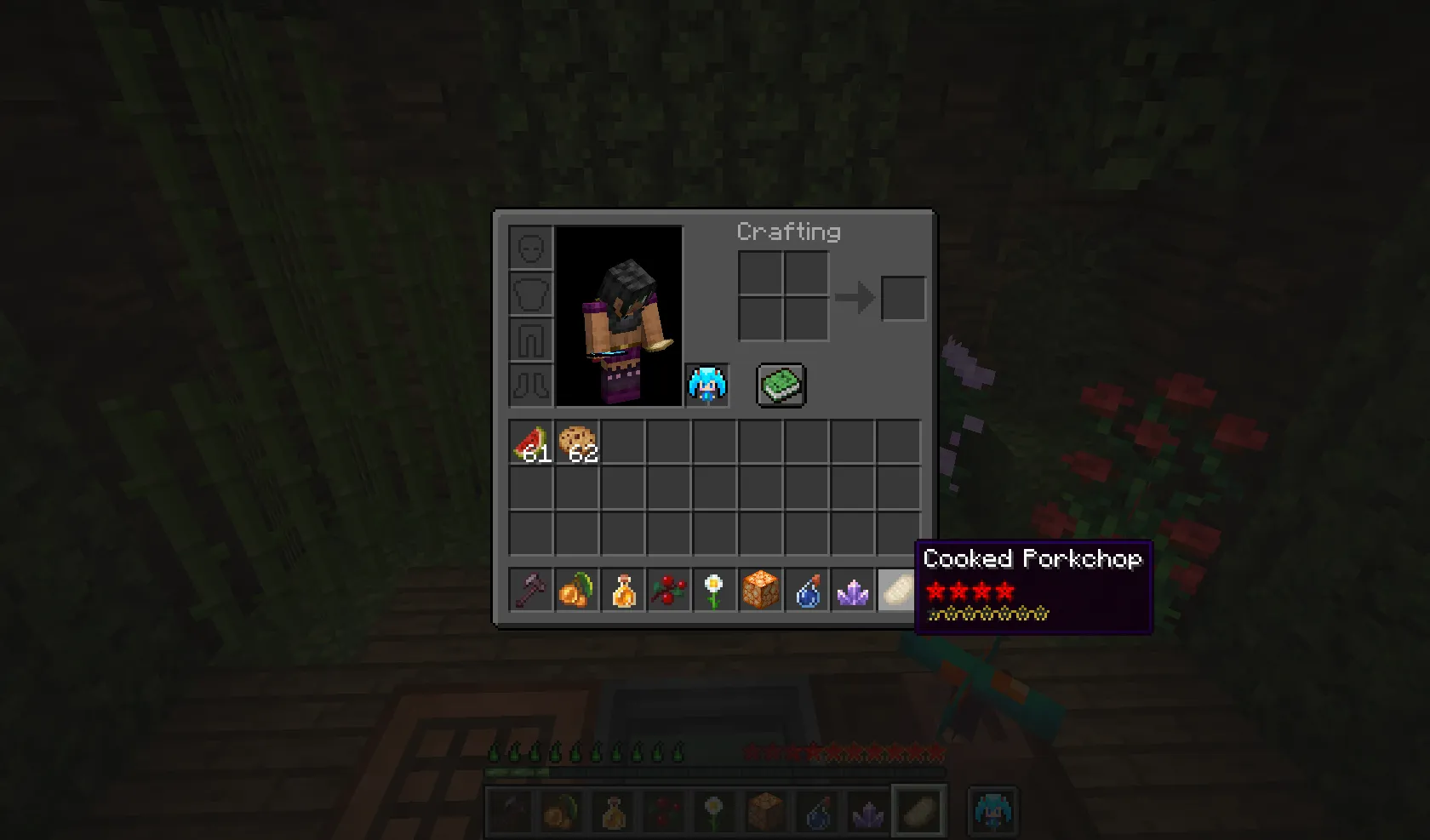Click the crafting output slot
1430x840 pixels.
tap(902, 298)
